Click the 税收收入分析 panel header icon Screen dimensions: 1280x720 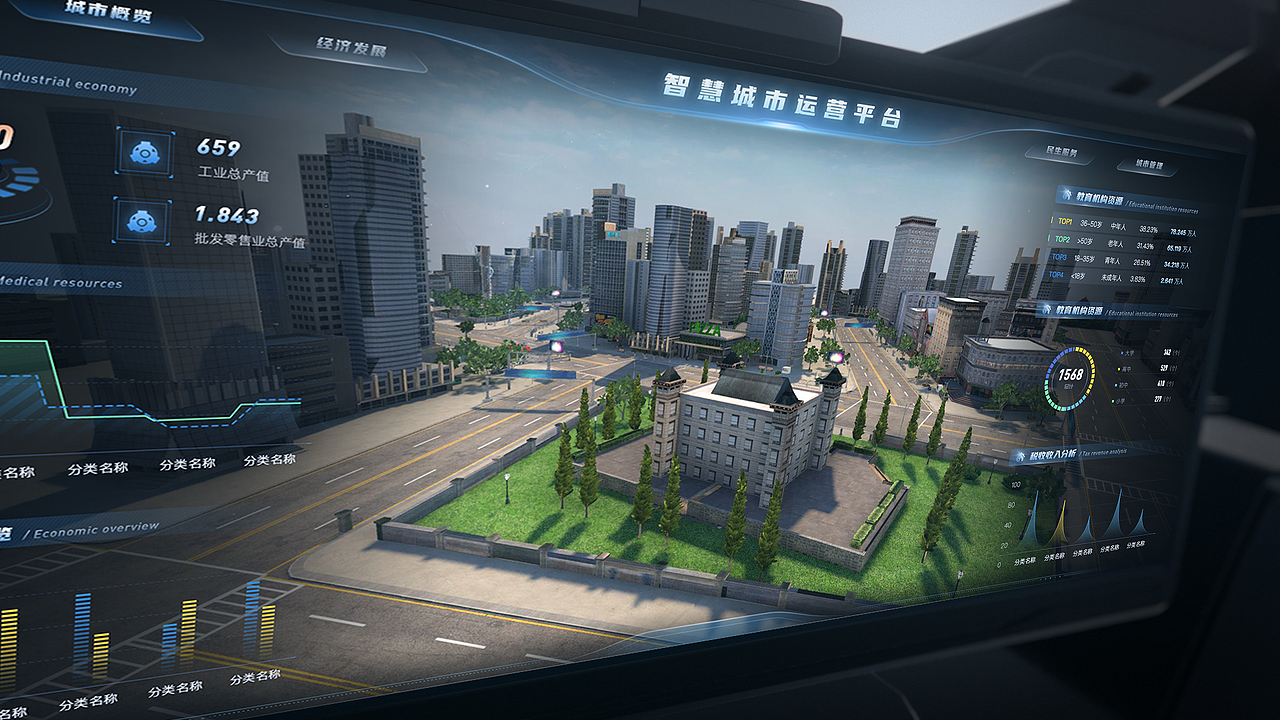point(1020,455)
